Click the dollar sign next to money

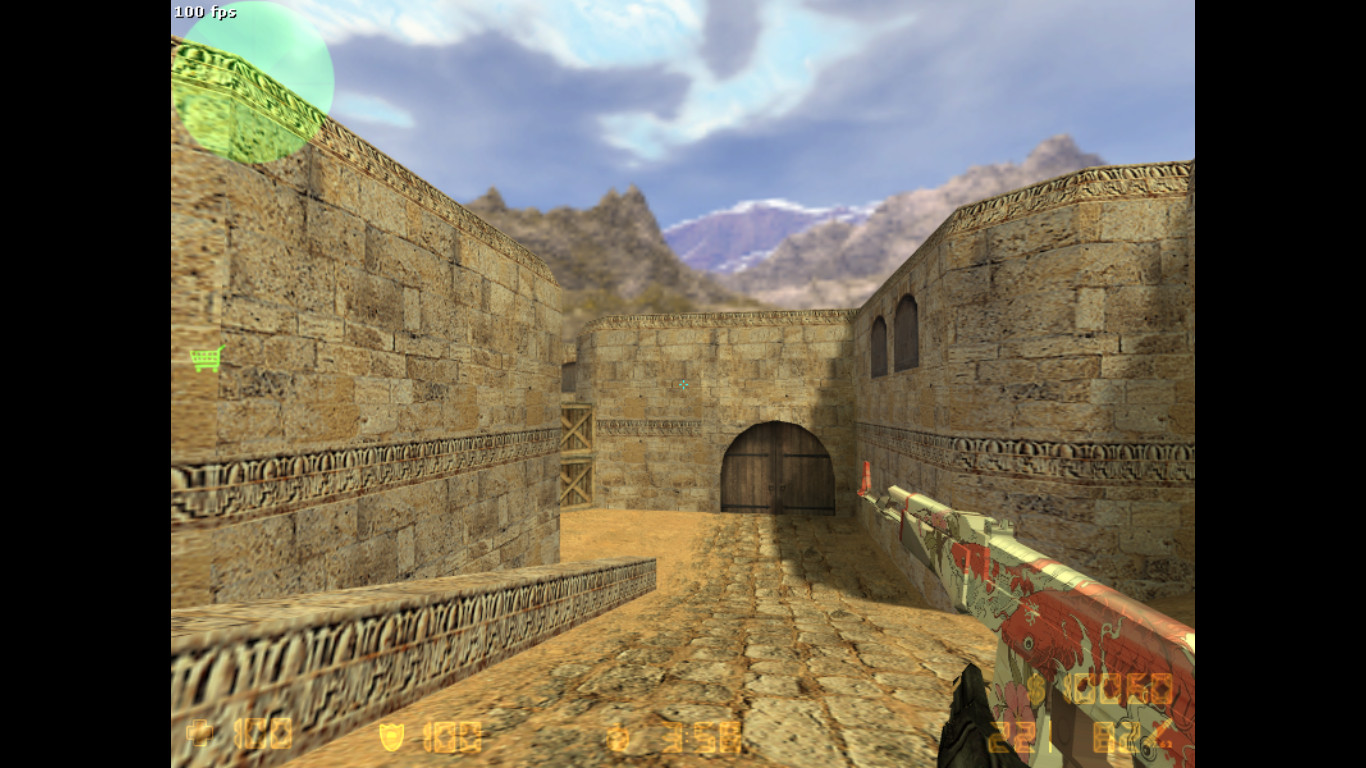(1037, 690)
